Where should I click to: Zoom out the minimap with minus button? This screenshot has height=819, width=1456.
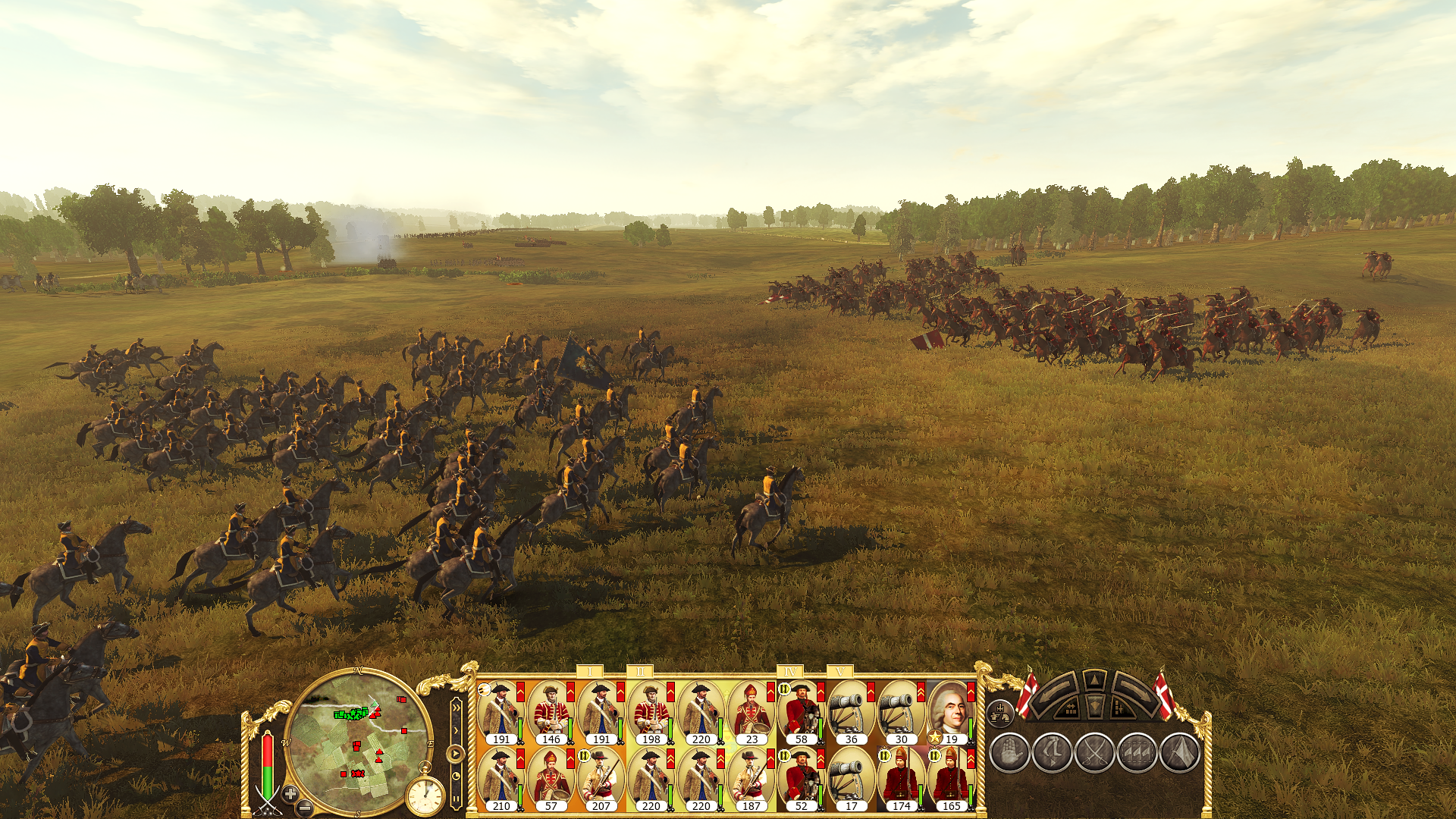click(304, 807)
